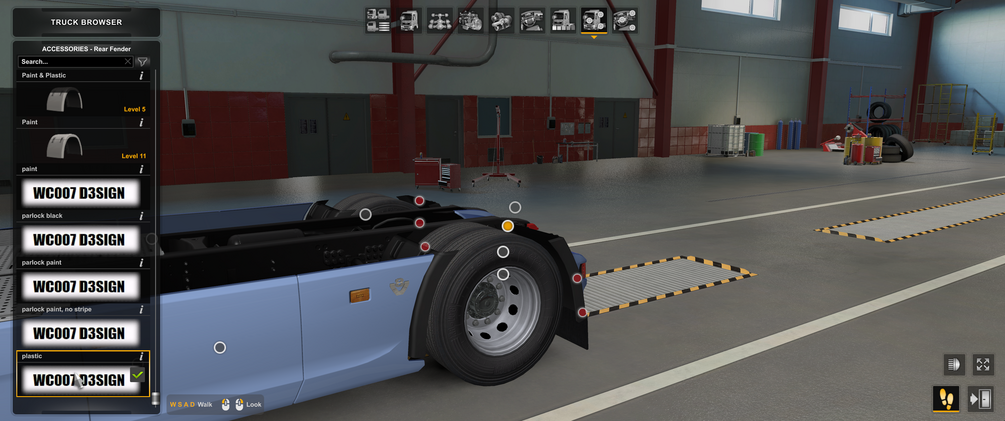The width and height of the screenshot is (1005, 421).
Task: Toggle fullscreen view with arrows icon
Action: point(983,365)
